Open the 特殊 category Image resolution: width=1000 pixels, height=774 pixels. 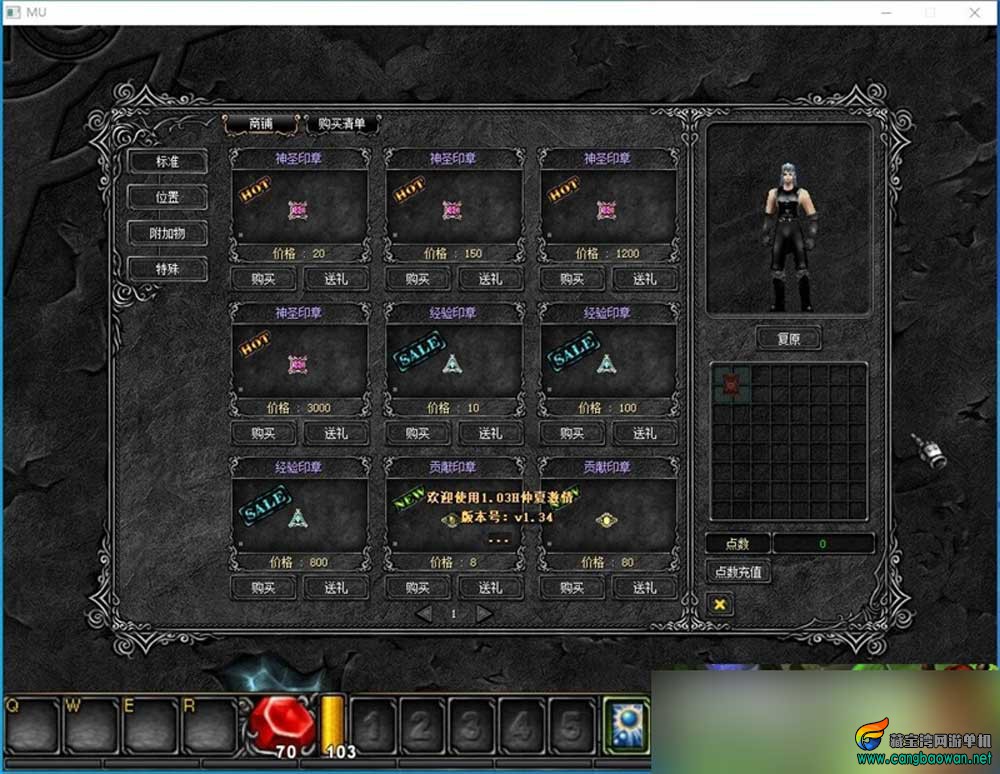[x=167, y=269]
